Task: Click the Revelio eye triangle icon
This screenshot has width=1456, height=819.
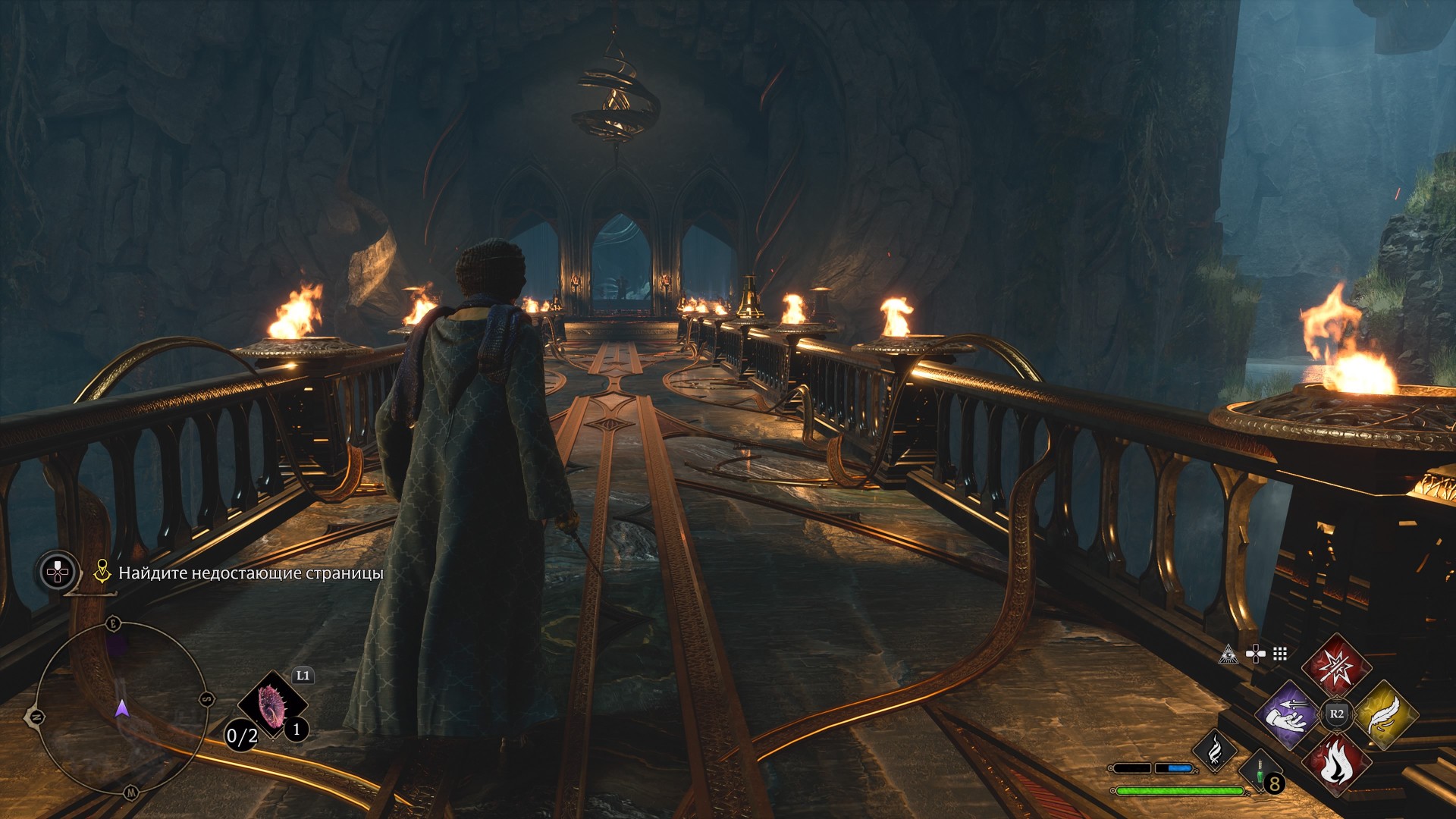Action: click(1228, 654)
